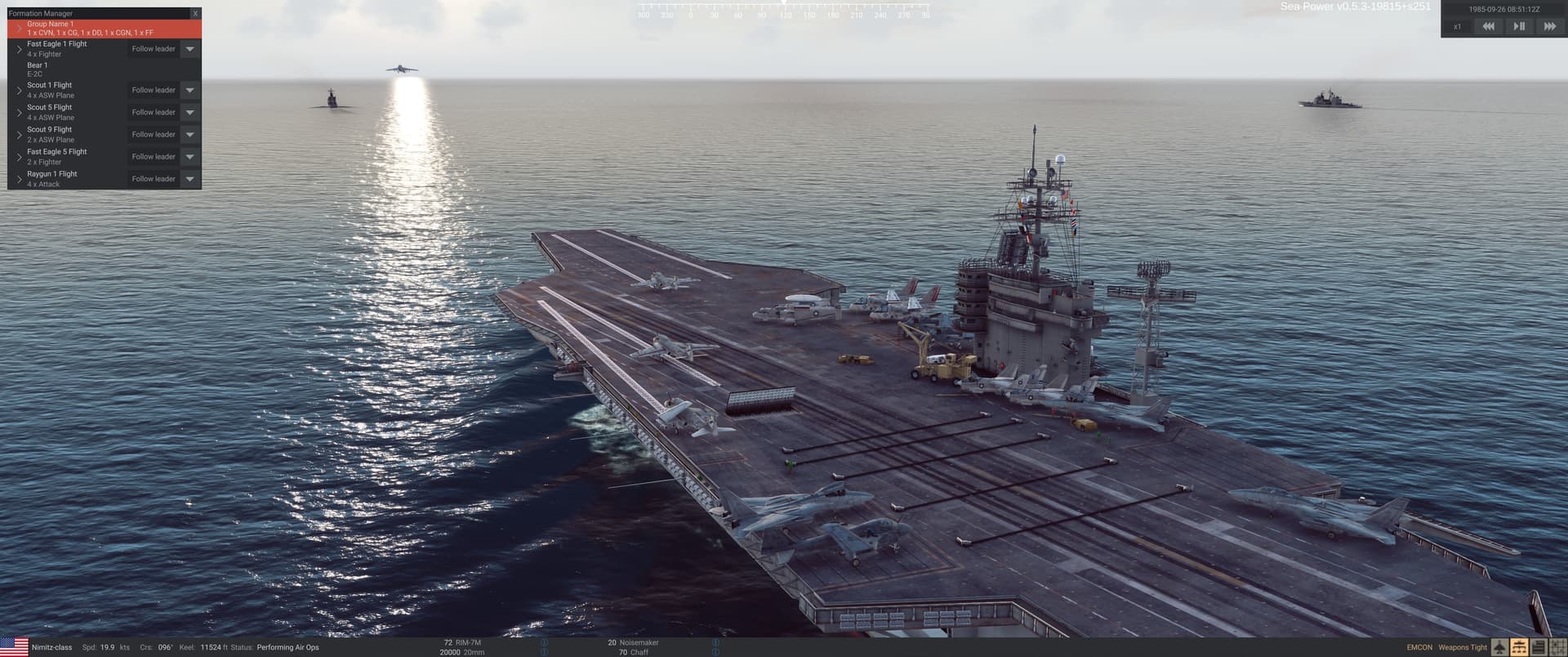Image resolution: width=1568 pixels, height=657 pixels.
Task: Speed up time with fast-forward button
Action: 1549,27
